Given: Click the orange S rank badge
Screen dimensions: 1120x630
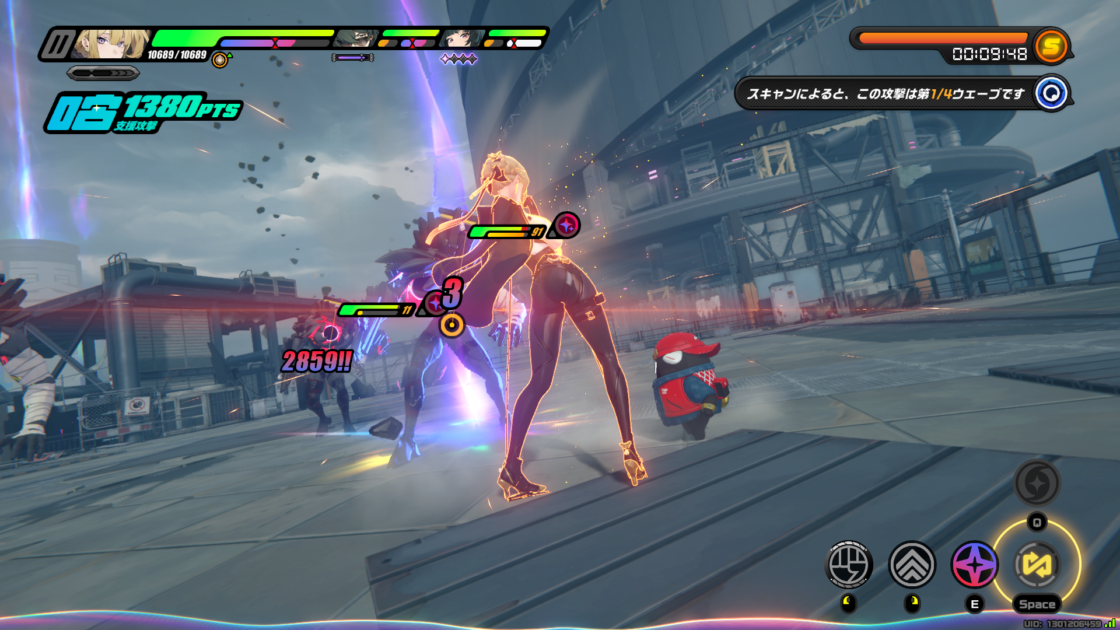Looking at the screenshot, I should (1051, 44).
